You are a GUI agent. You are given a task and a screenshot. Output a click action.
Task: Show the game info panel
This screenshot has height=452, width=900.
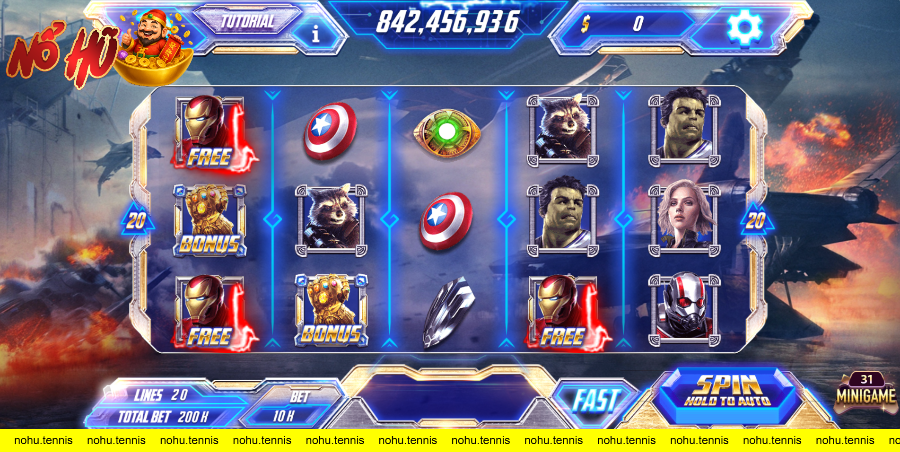pos(317,33)
